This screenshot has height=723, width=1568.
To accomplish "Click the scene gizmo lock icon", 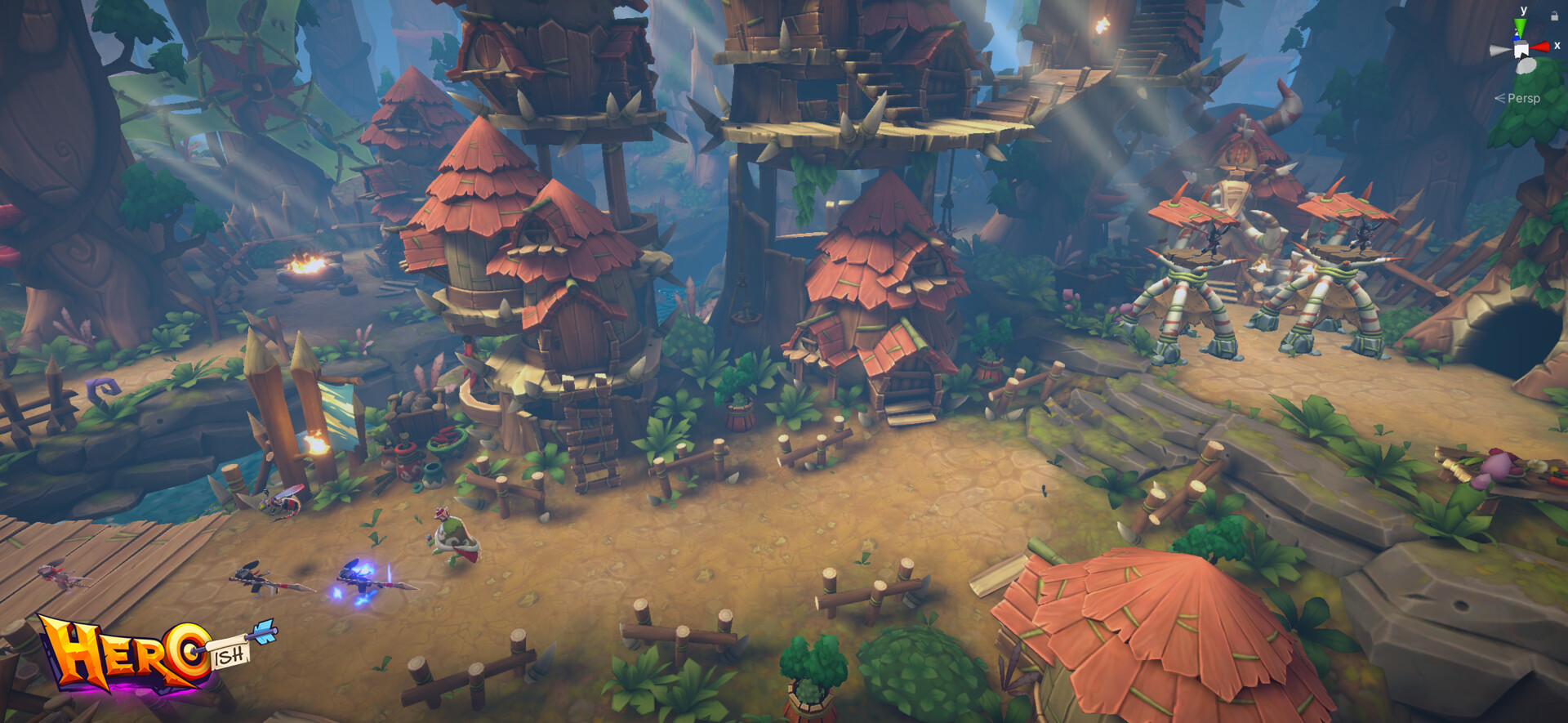I will (1554, 15).
